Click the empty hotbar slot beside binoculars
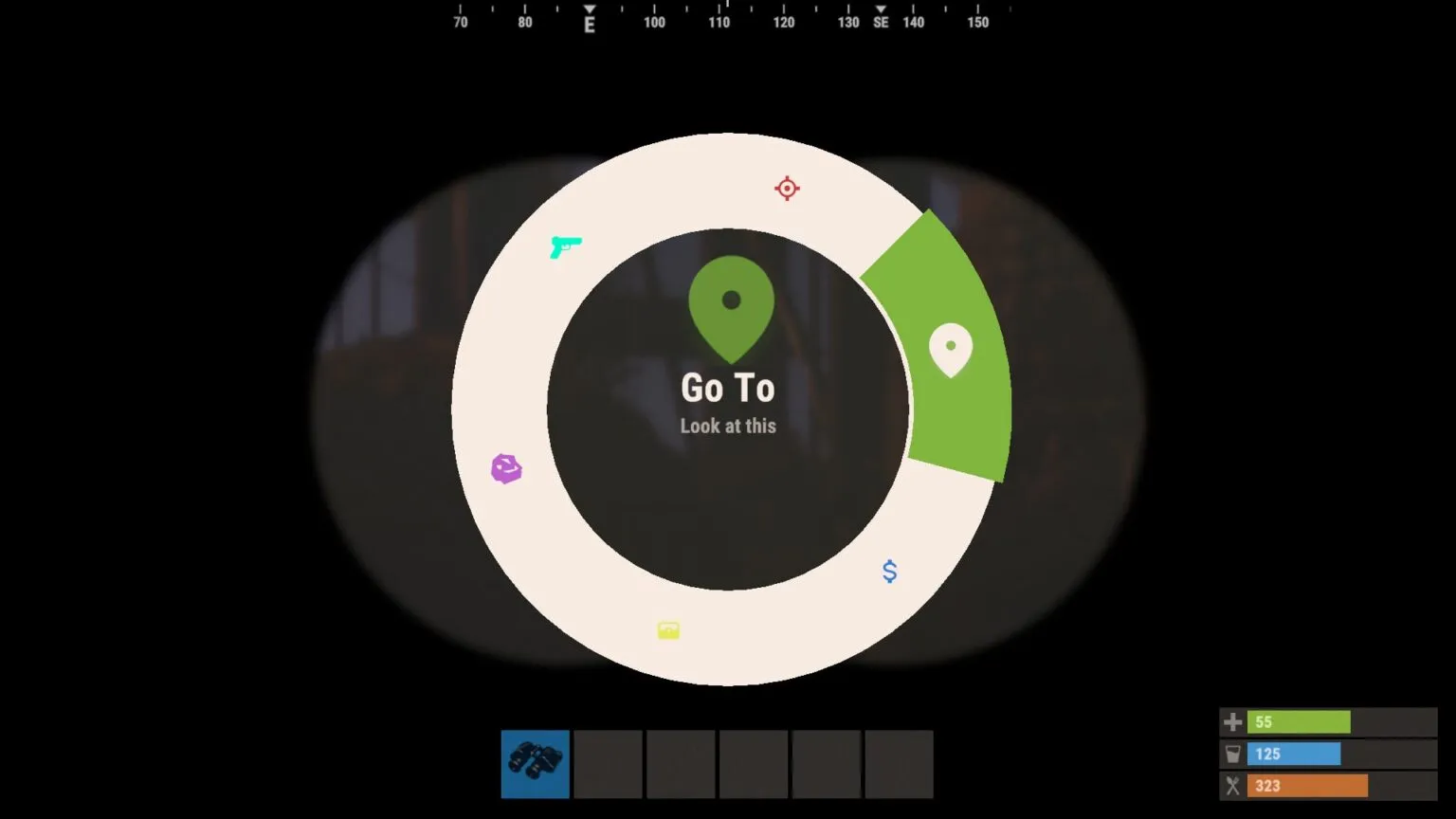This screenshot has height=819, width=1456. [608, 764]
